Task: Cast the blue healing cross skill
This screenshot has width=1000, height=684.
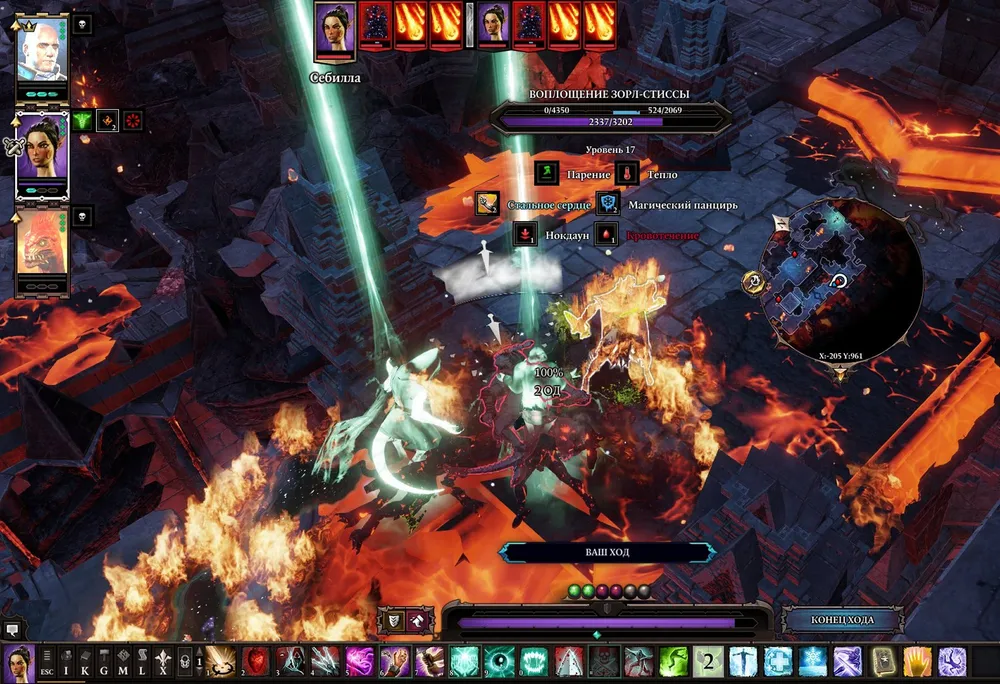Action: coord(777,661)
